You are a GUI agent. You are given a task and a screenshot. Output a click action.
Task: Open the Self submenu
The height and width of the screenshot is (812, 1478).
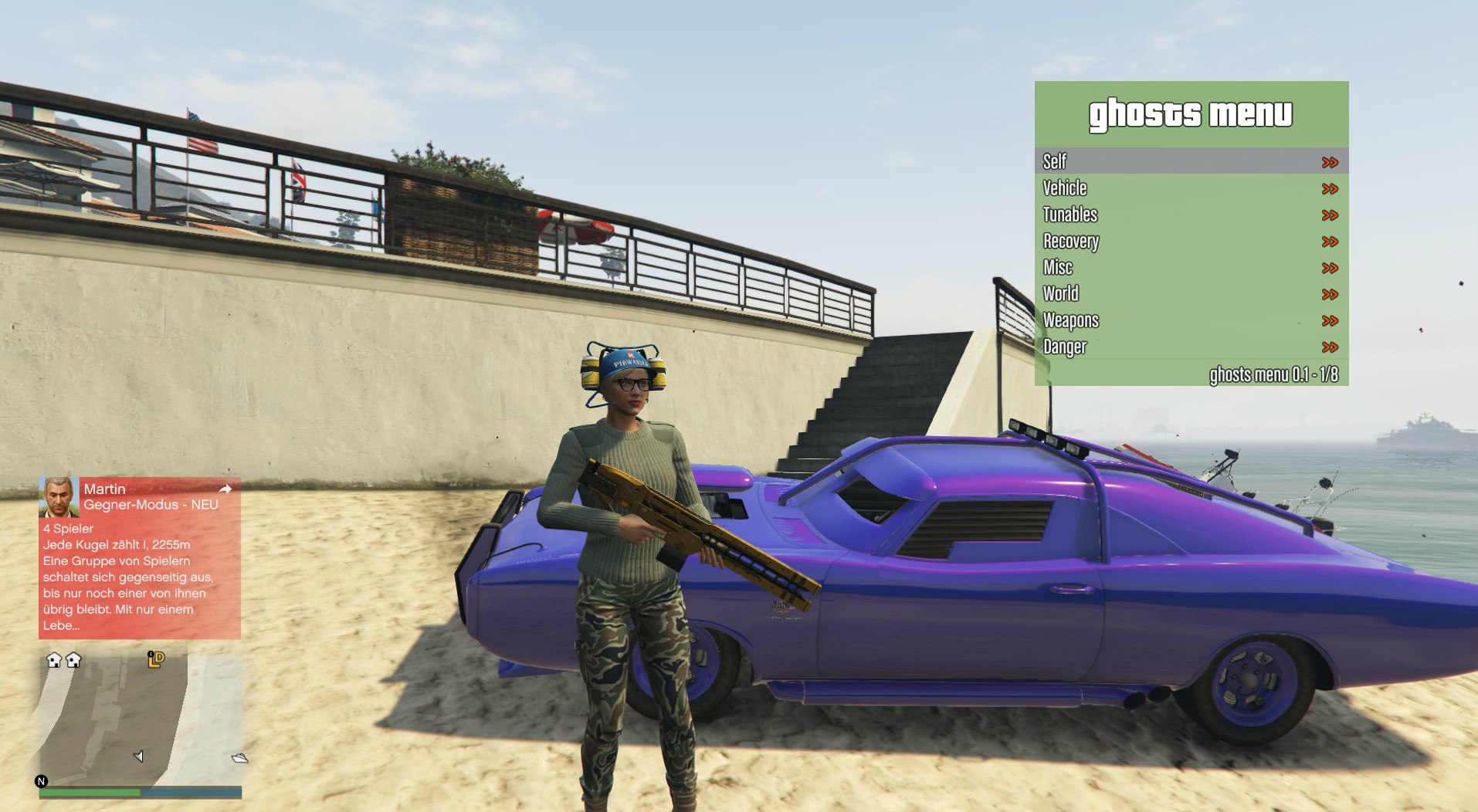tap(1191, 161)
